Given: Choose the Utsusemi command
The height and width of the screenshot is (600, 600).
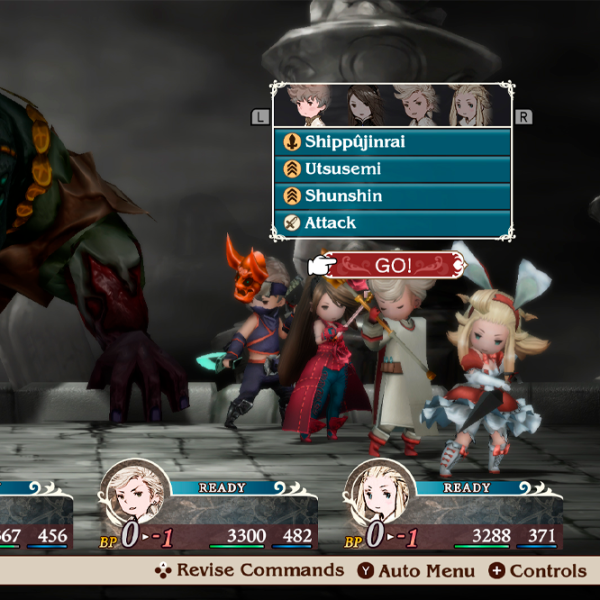Looking at the screenshot, I should point(392,169).
